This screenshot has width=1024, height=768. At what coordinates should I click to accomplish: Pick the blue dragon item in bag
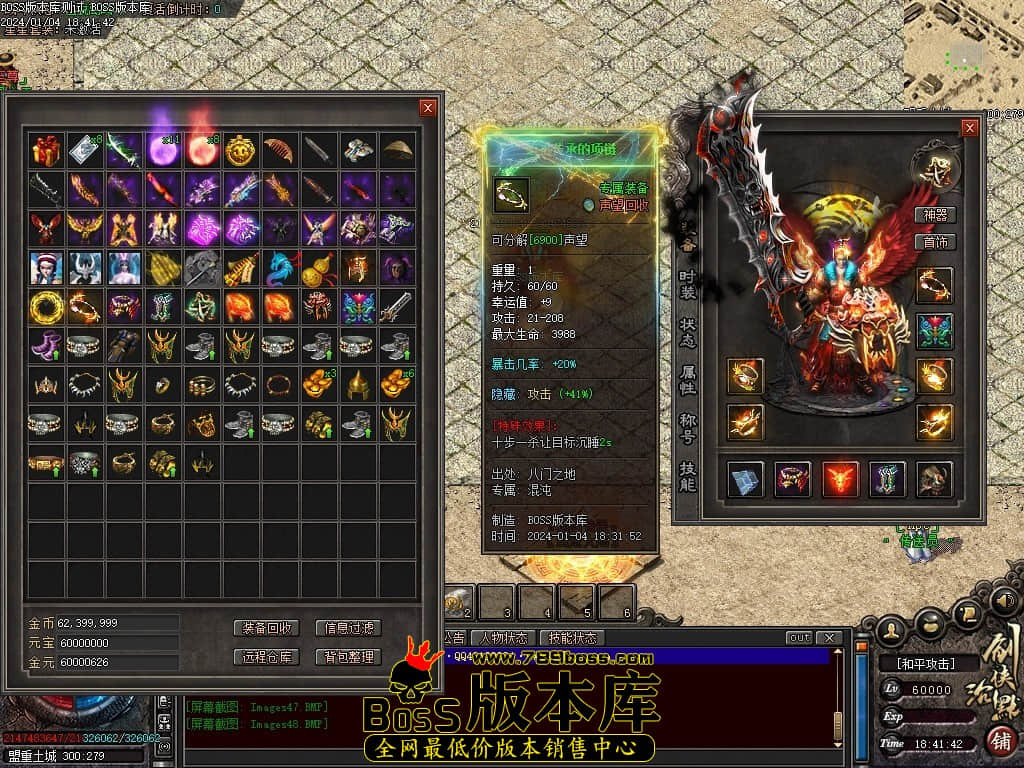(280, 268)
